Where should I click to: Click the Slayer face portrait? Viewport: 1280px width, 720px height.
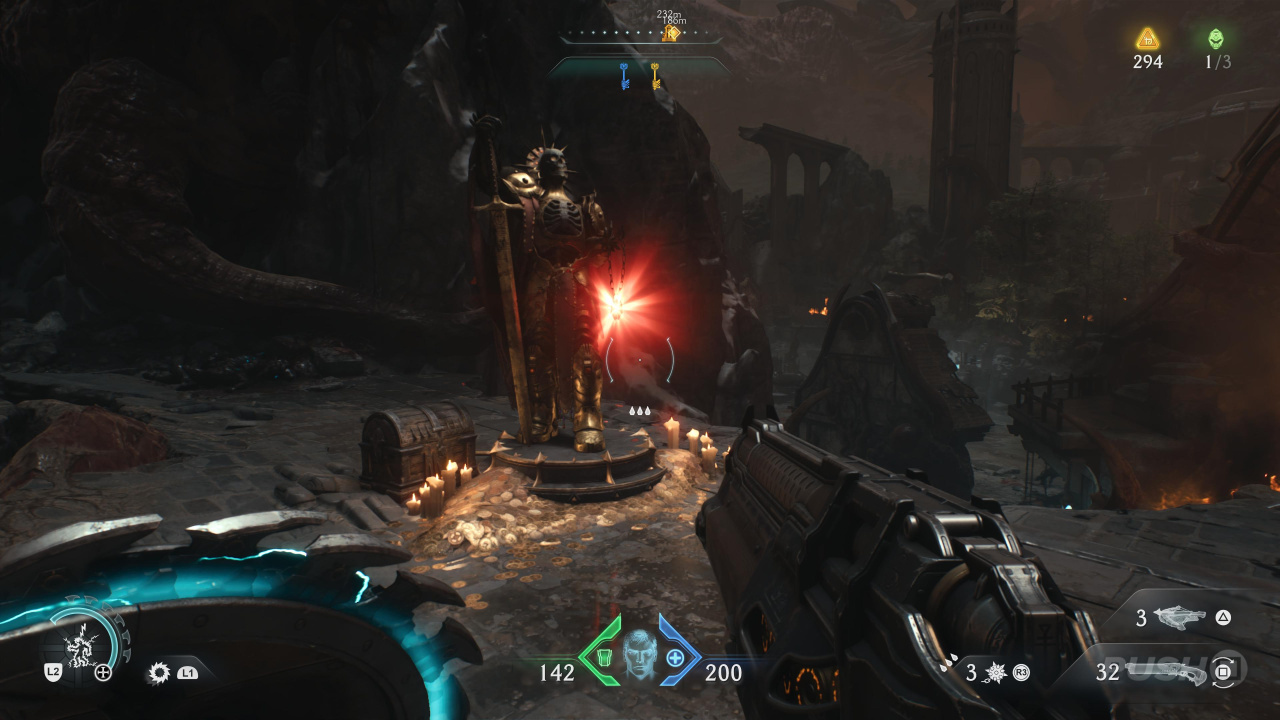(639, 655)
